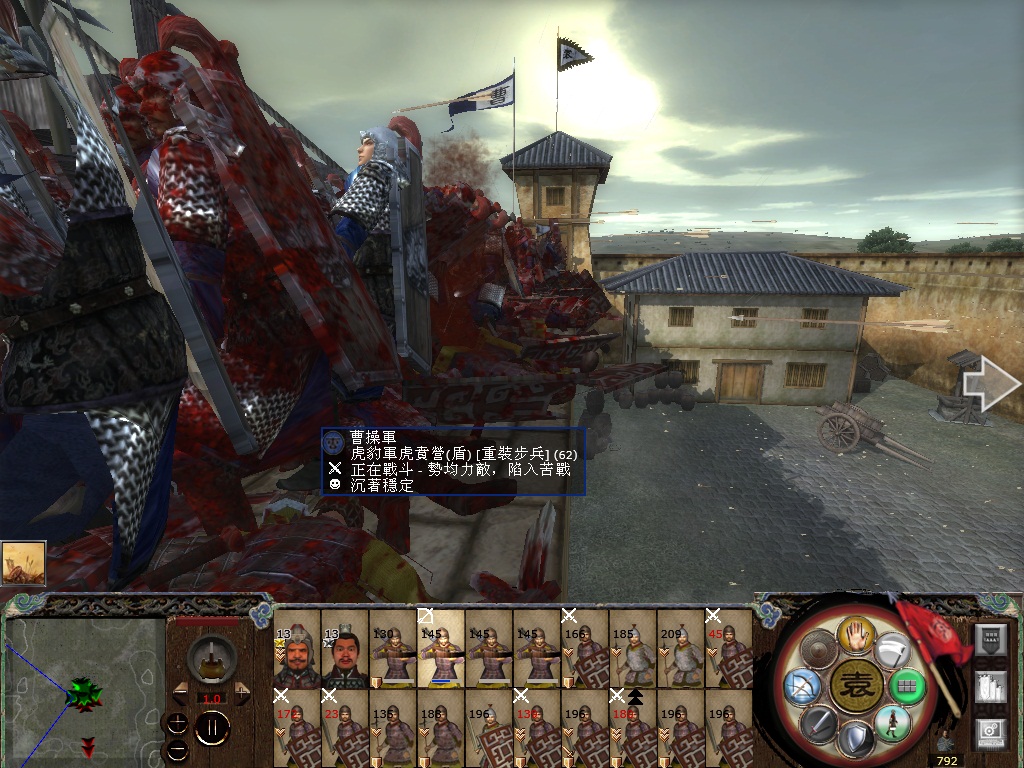Viewport: 1024px width, 768px height.
Task: Select the unit card with 209 soldiers
Action: 680,649
